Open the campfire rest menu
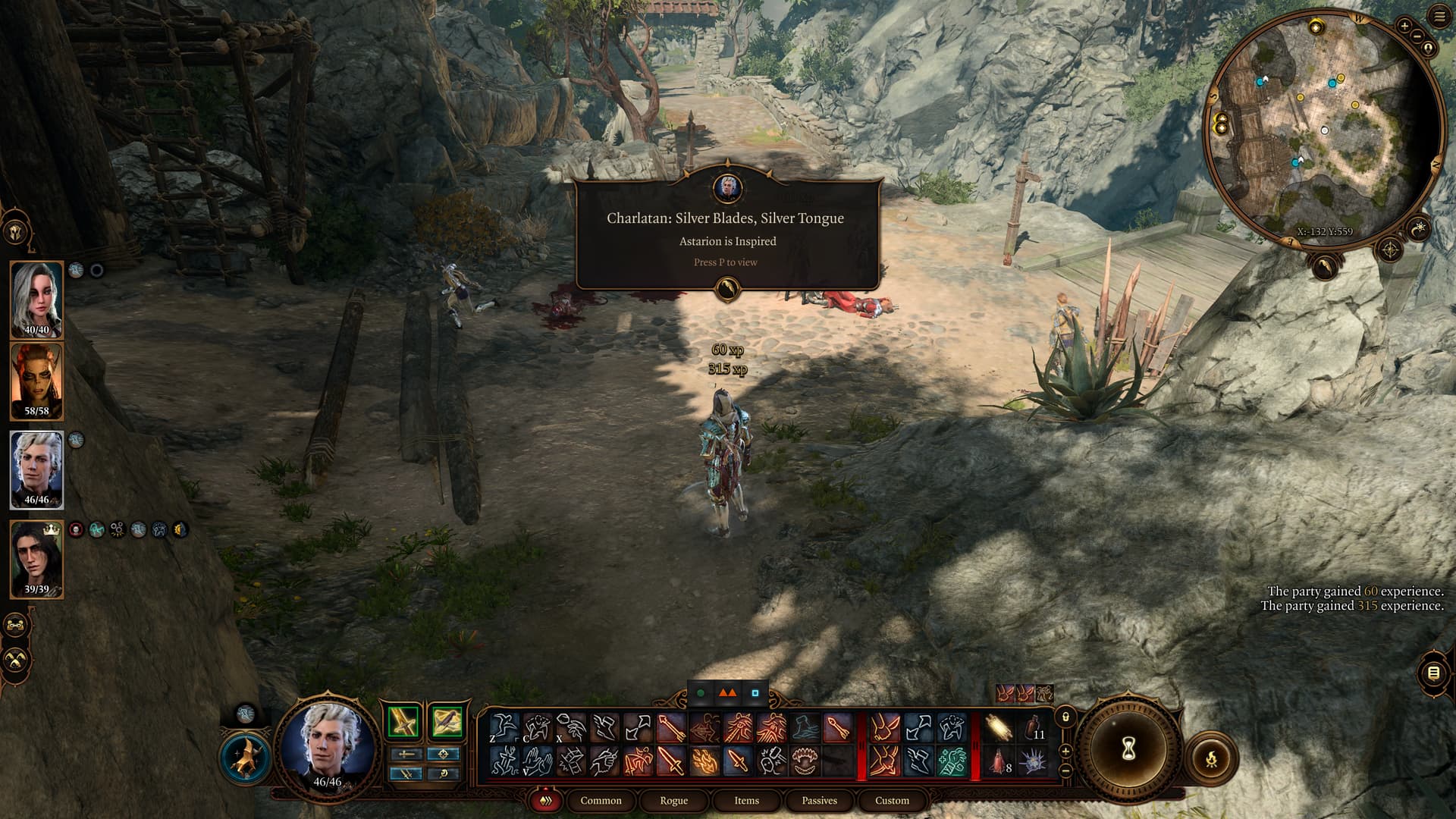The image size is (1456, 819). tap(1211, 757)
